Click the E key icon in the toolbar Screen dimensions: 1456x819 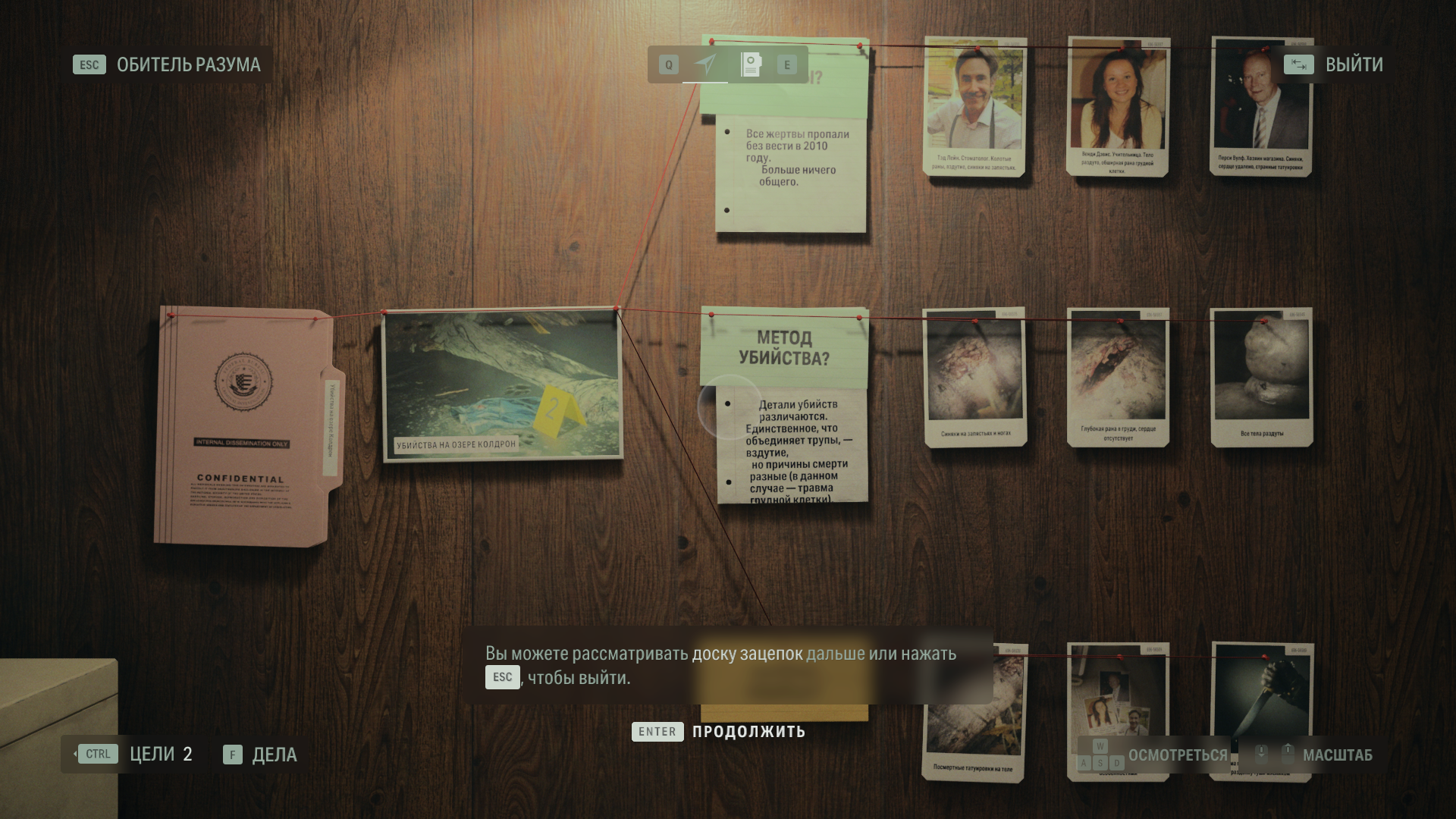789,64
